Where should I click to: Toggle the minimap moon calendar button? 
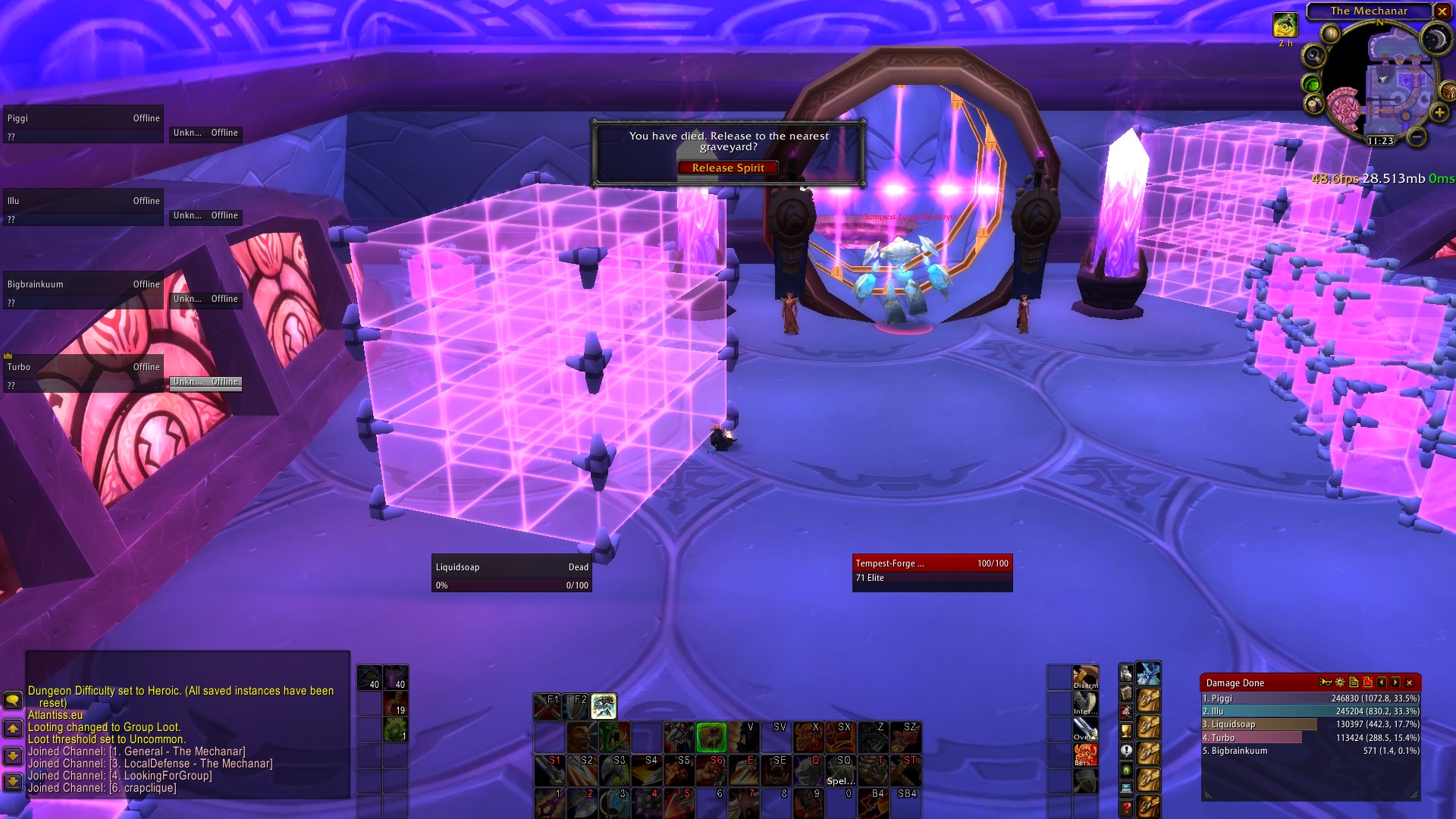pos(1436,37)
